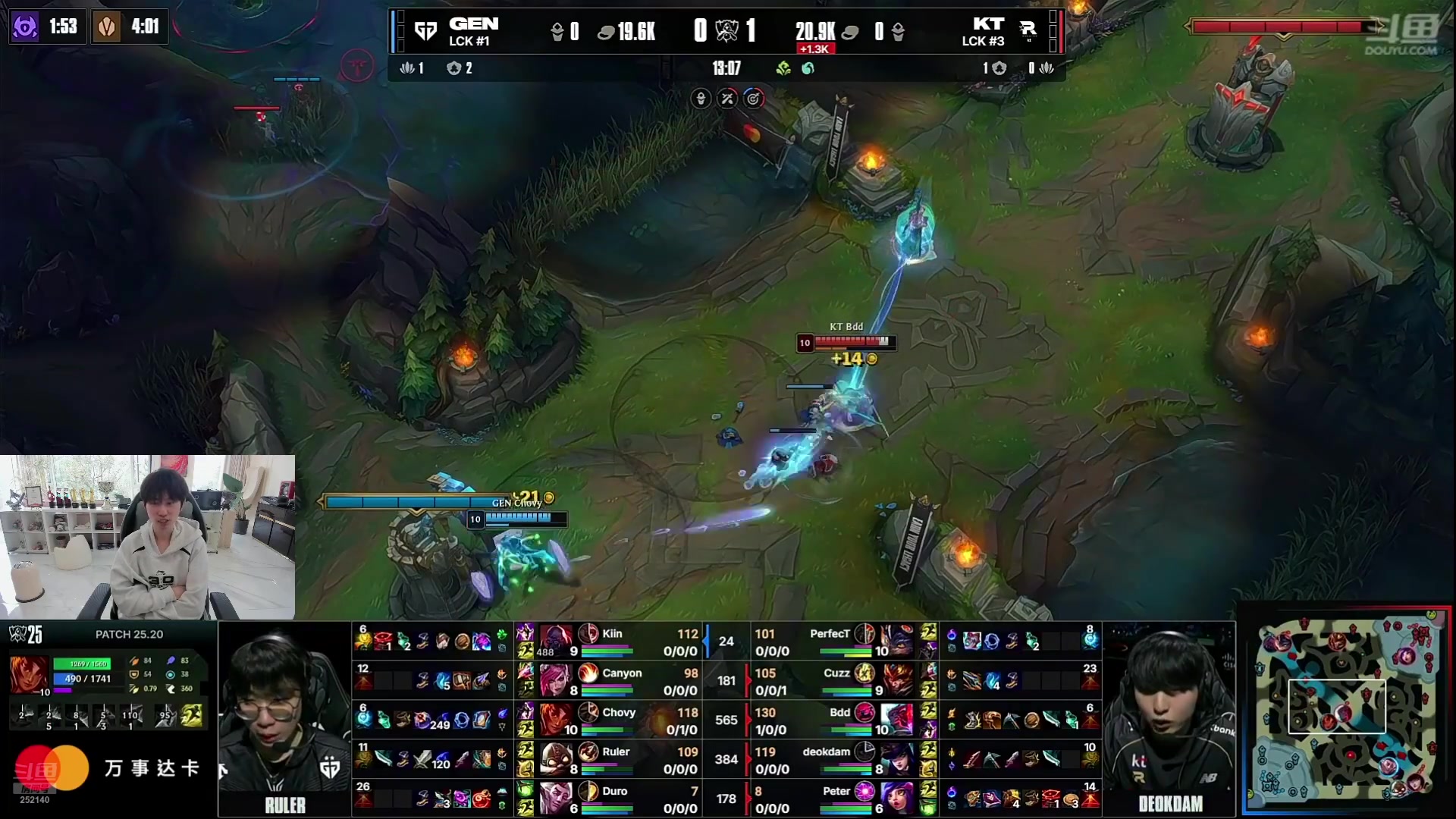Click the selected champion portrait in stats panel

click(x=30, y=675)
